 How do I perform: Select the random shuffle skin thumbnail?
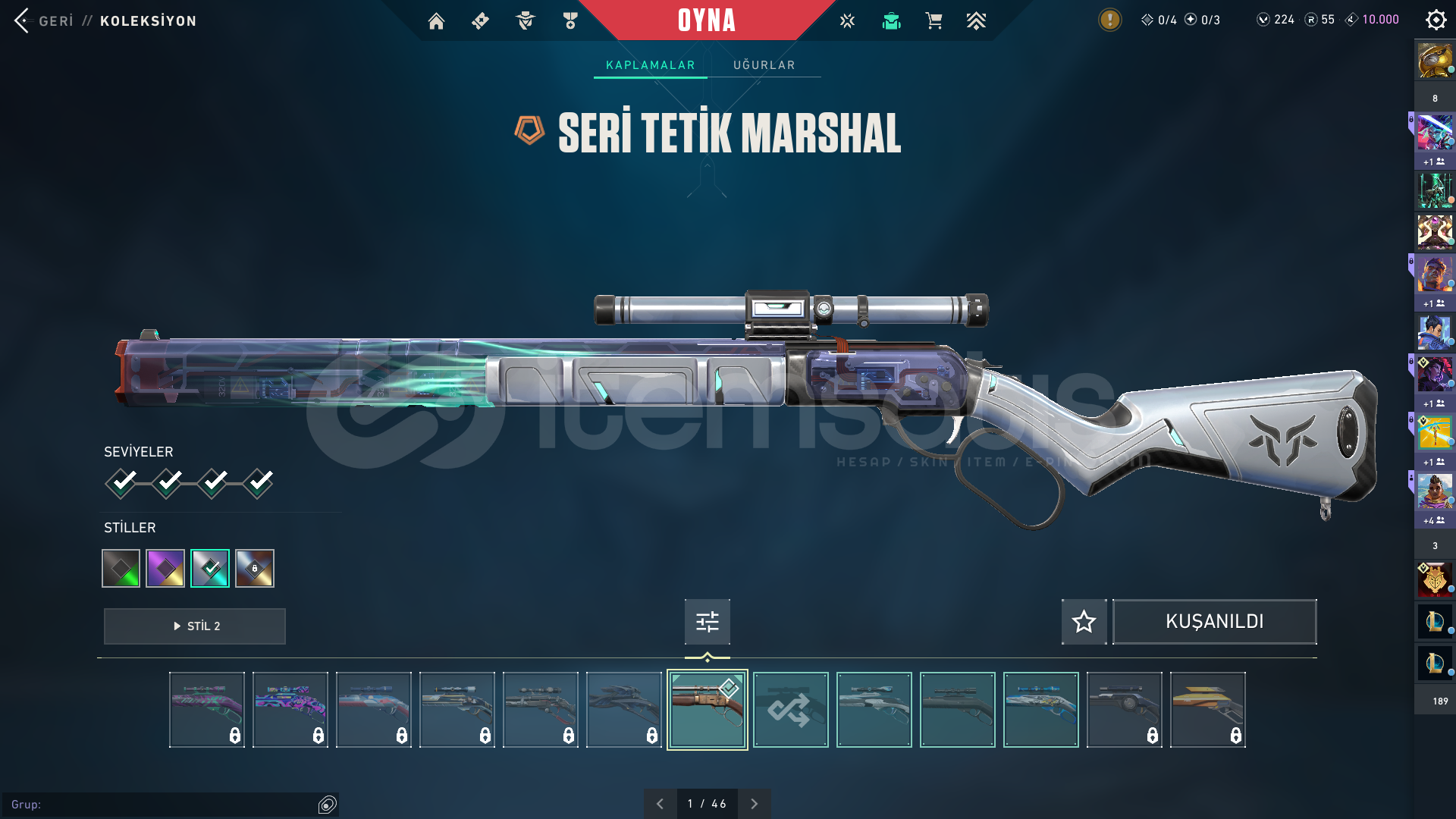click(790, 710)
